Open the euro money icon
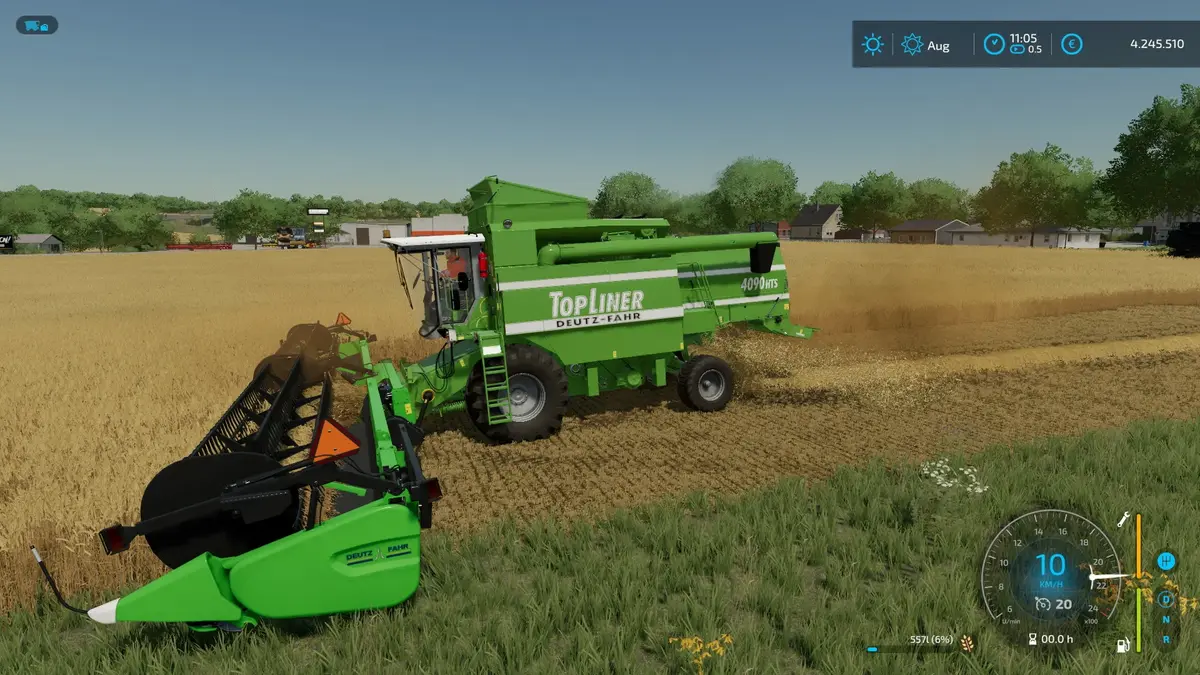Image resolution: width=1200 pixels, height=675 pixels. [1071, 44]
